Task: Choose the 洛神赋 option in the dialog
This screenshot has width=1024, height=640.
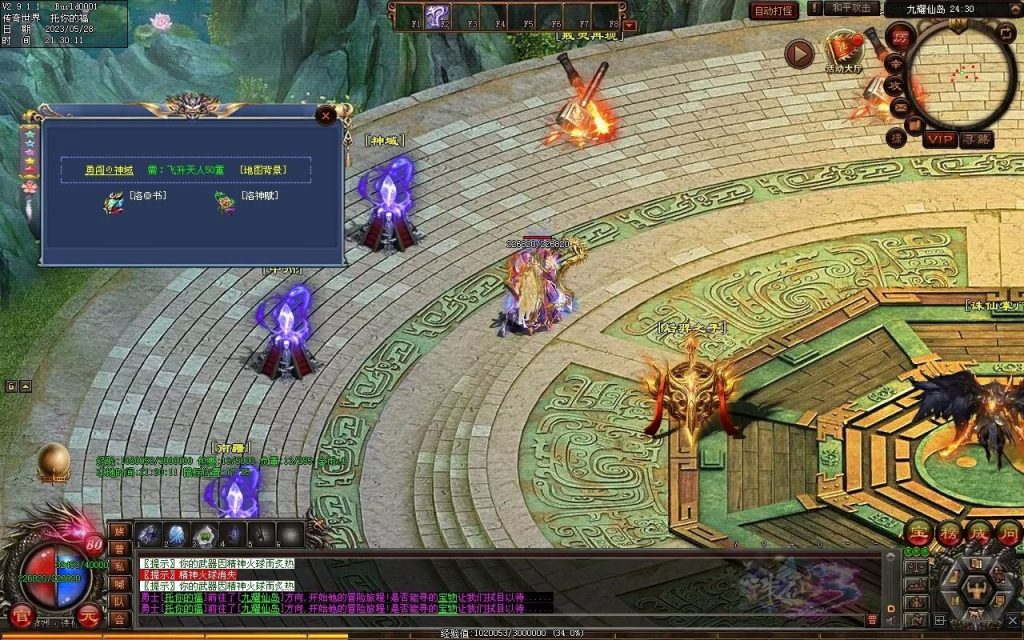Action: click(258, 196)
